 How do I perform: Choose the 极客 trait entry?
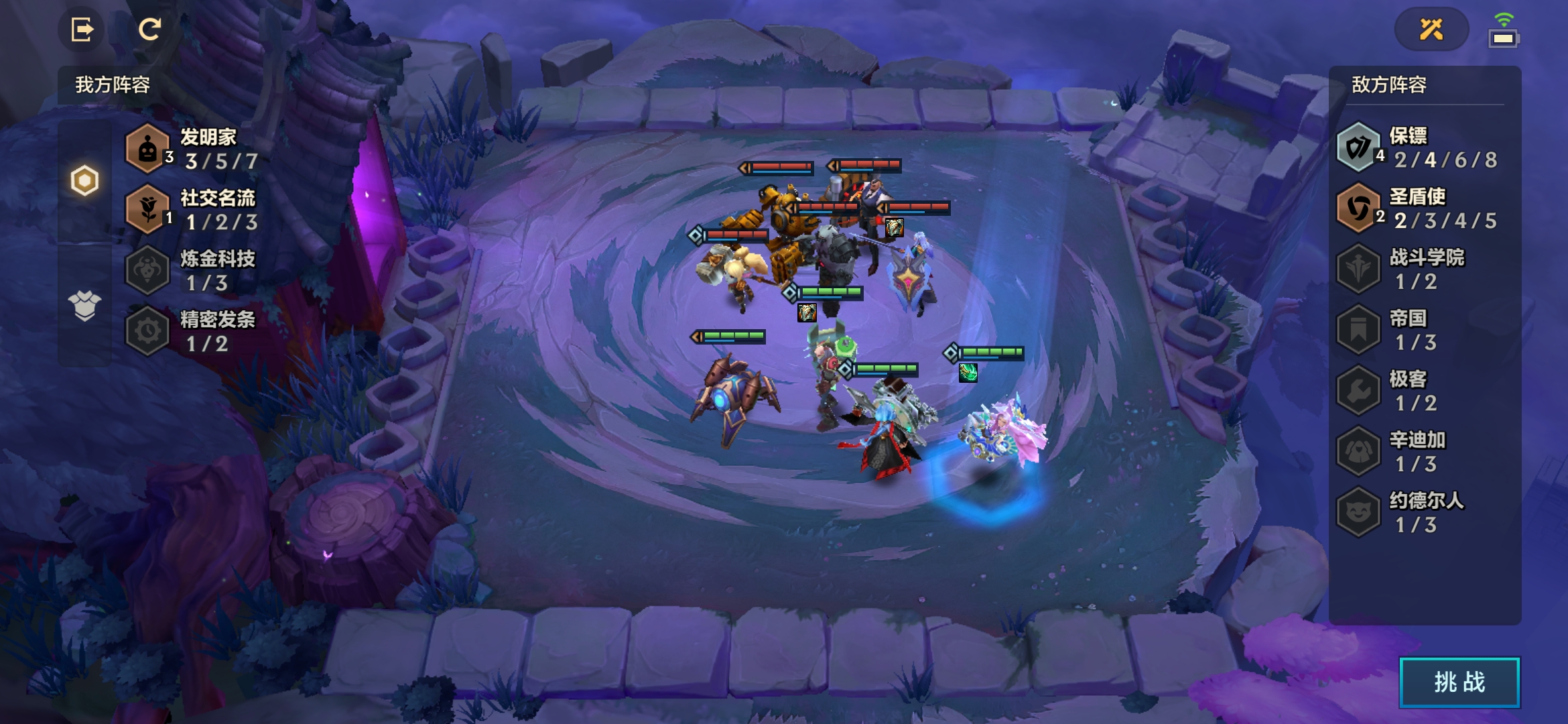(x=1417, y=391)
